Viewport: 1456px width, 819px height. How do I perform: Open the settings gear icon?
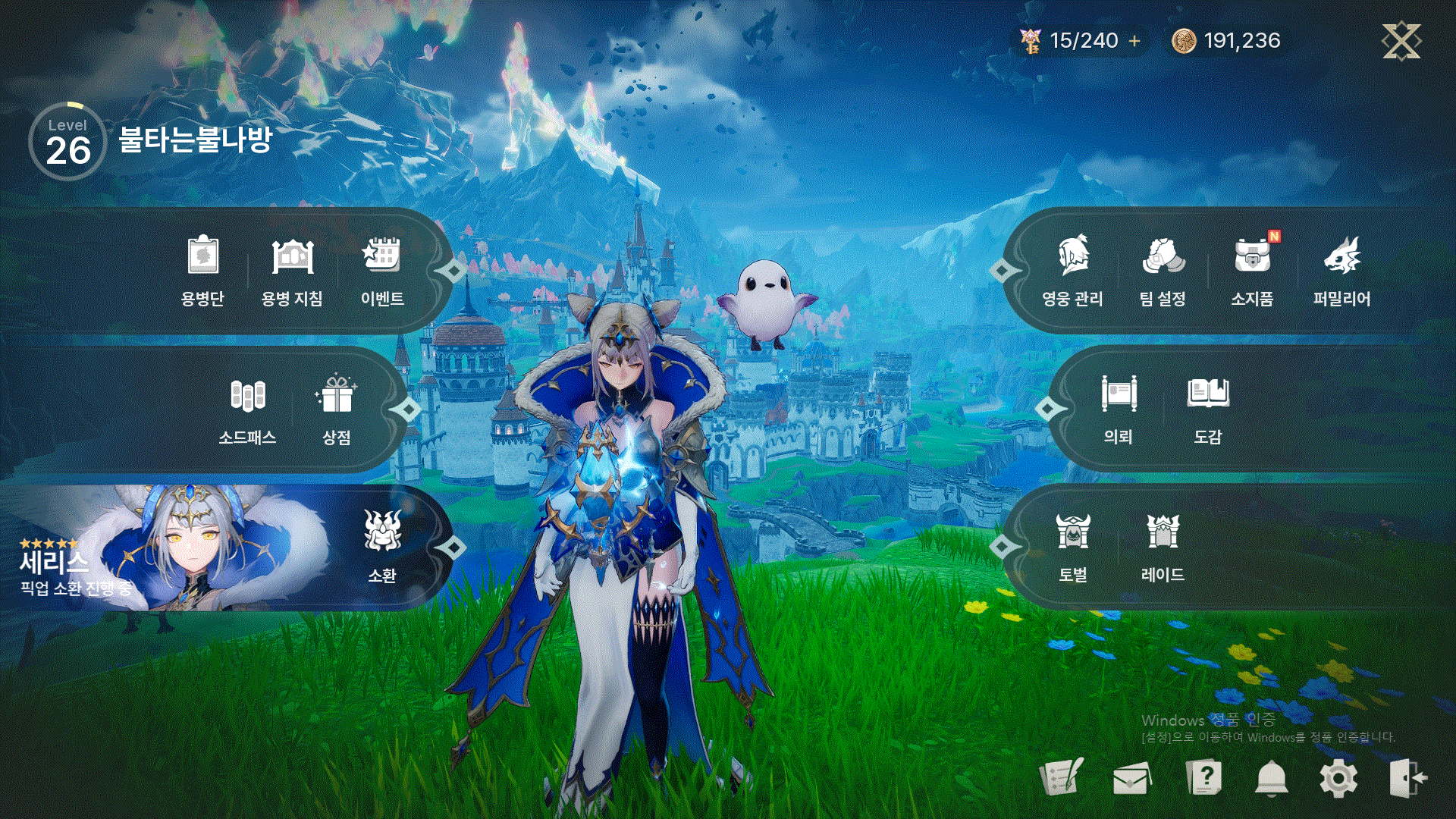tap(1338, 778)
